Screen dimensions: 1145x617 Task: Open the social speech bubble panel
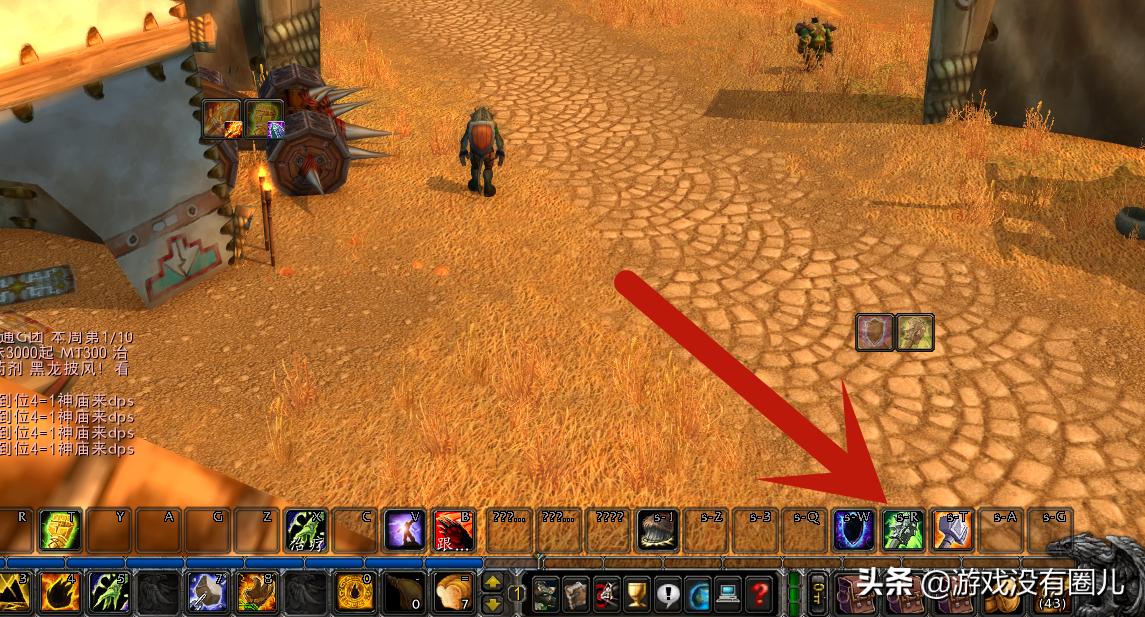pos(668,594)
